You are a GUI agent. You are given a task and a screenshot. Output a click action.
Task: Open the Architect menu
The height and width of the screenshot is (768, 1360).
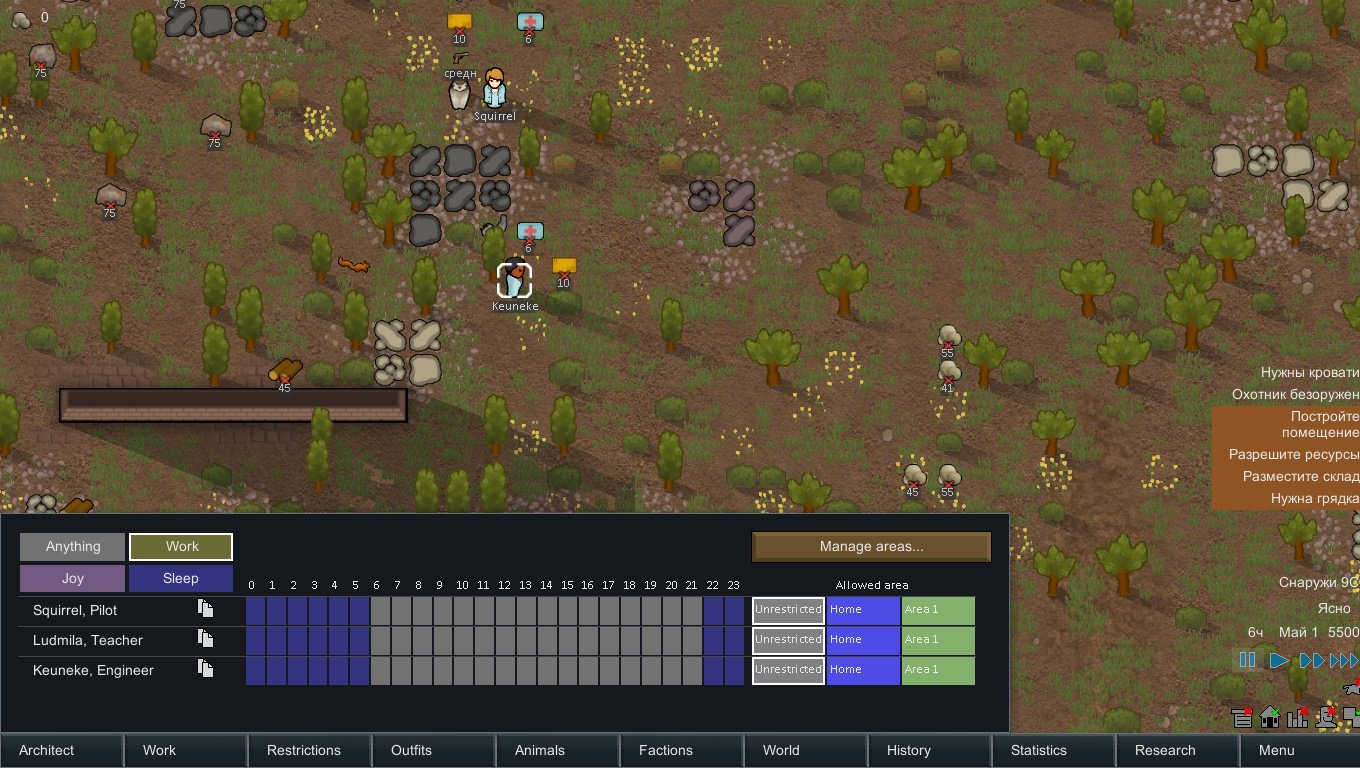click(46, 750)
